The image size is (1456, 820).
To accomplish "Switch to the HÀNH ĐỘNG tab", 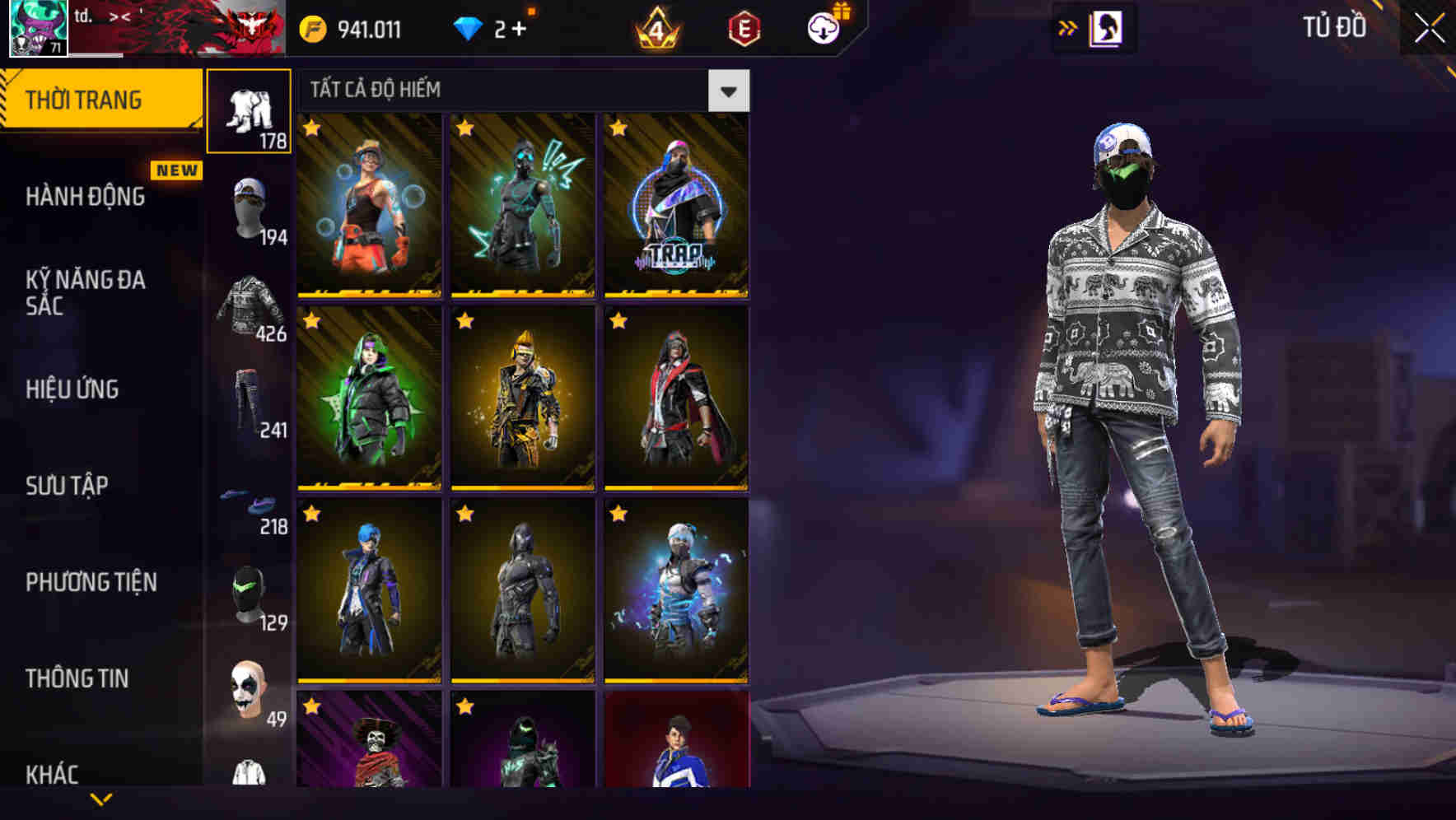I will [x=85, y=198].
